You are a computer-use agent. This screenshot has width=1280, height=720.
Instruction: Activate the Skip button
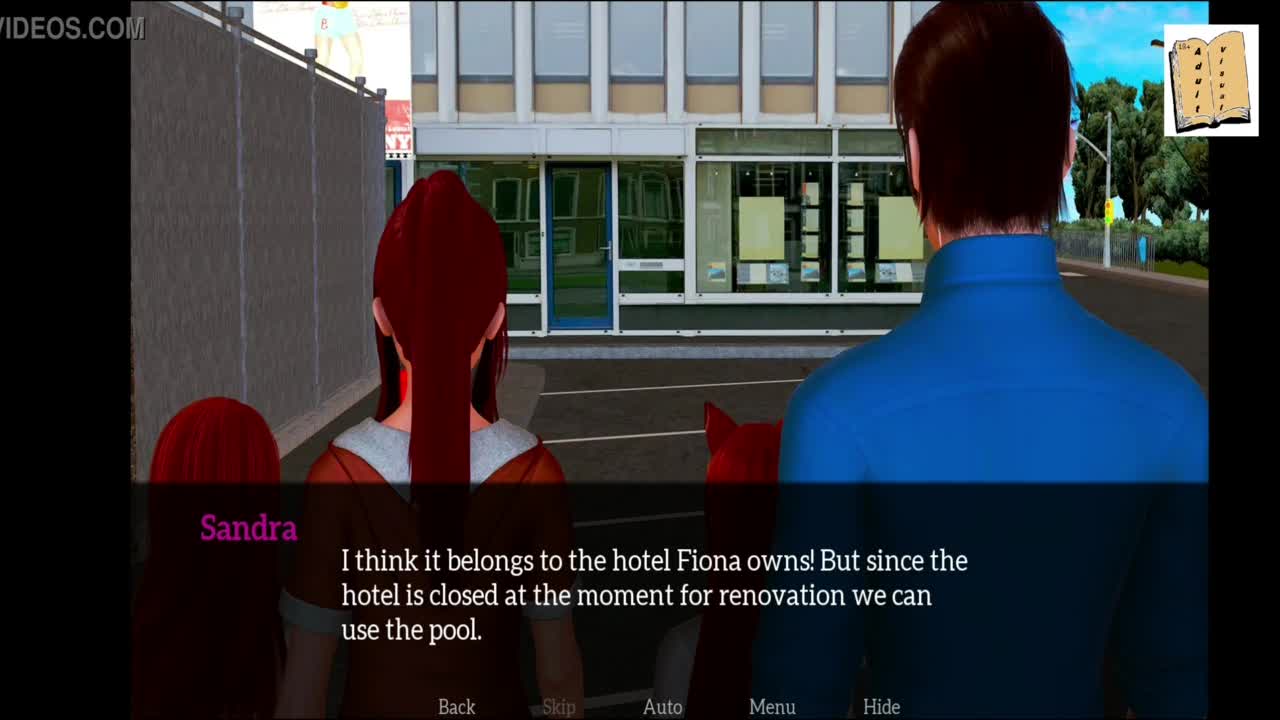pos(559,707)
